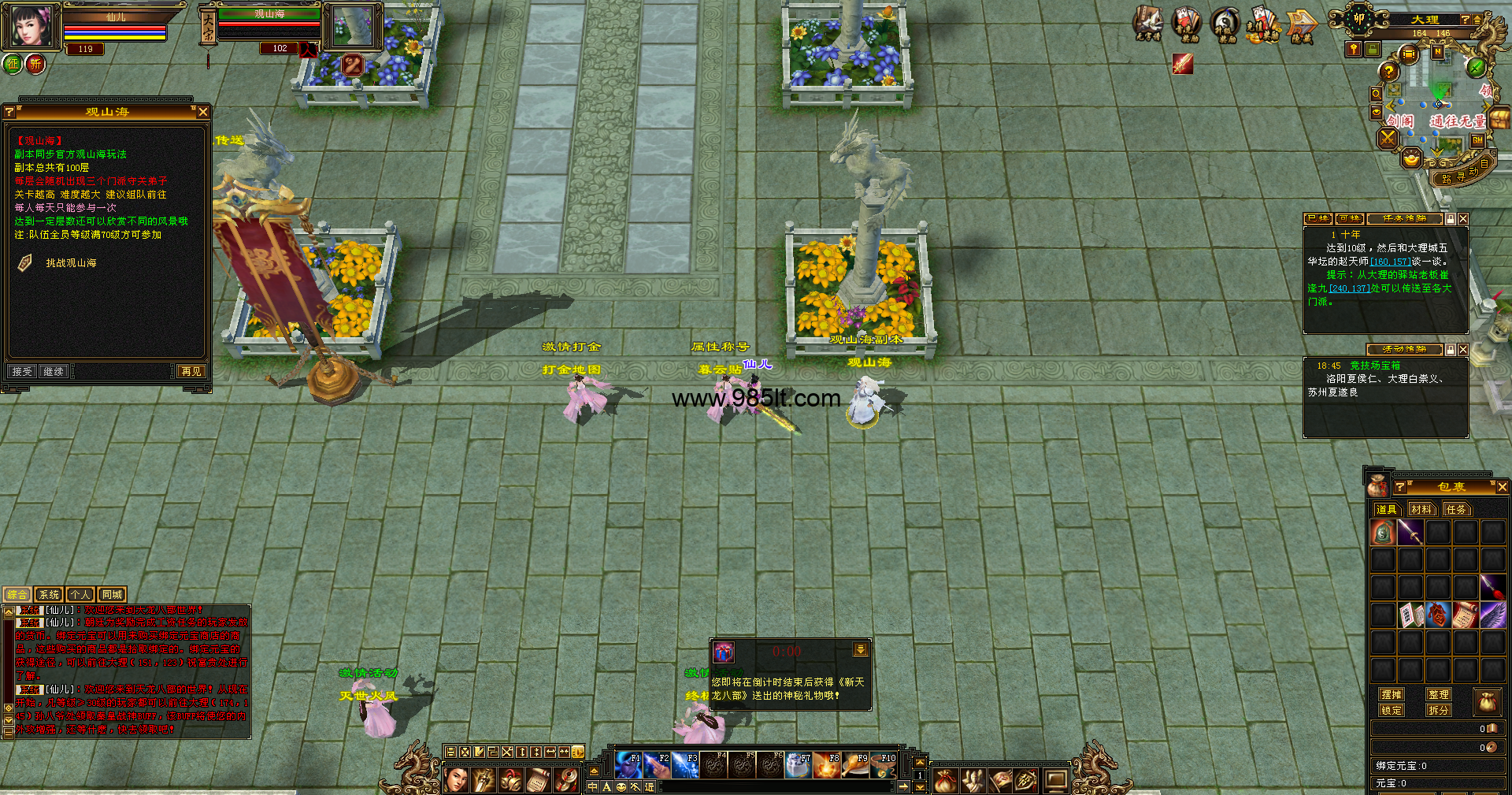Open the 同城 chat tab
The height and width of the screenshot is (795, 1512).
pos(112,595)
